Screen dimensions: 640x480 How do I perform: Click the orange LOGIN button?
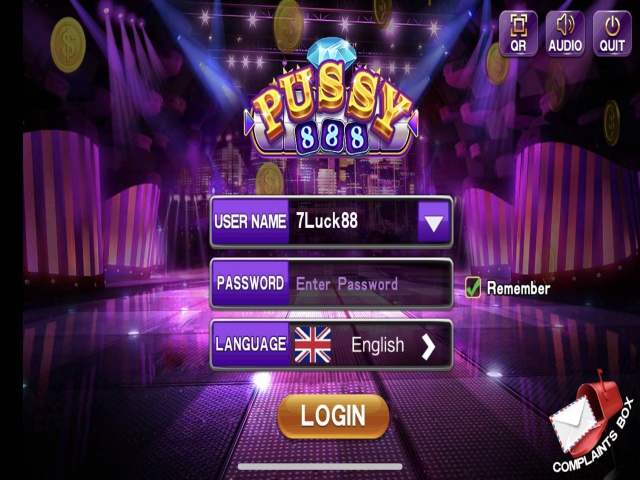click(x=332, y=415)
